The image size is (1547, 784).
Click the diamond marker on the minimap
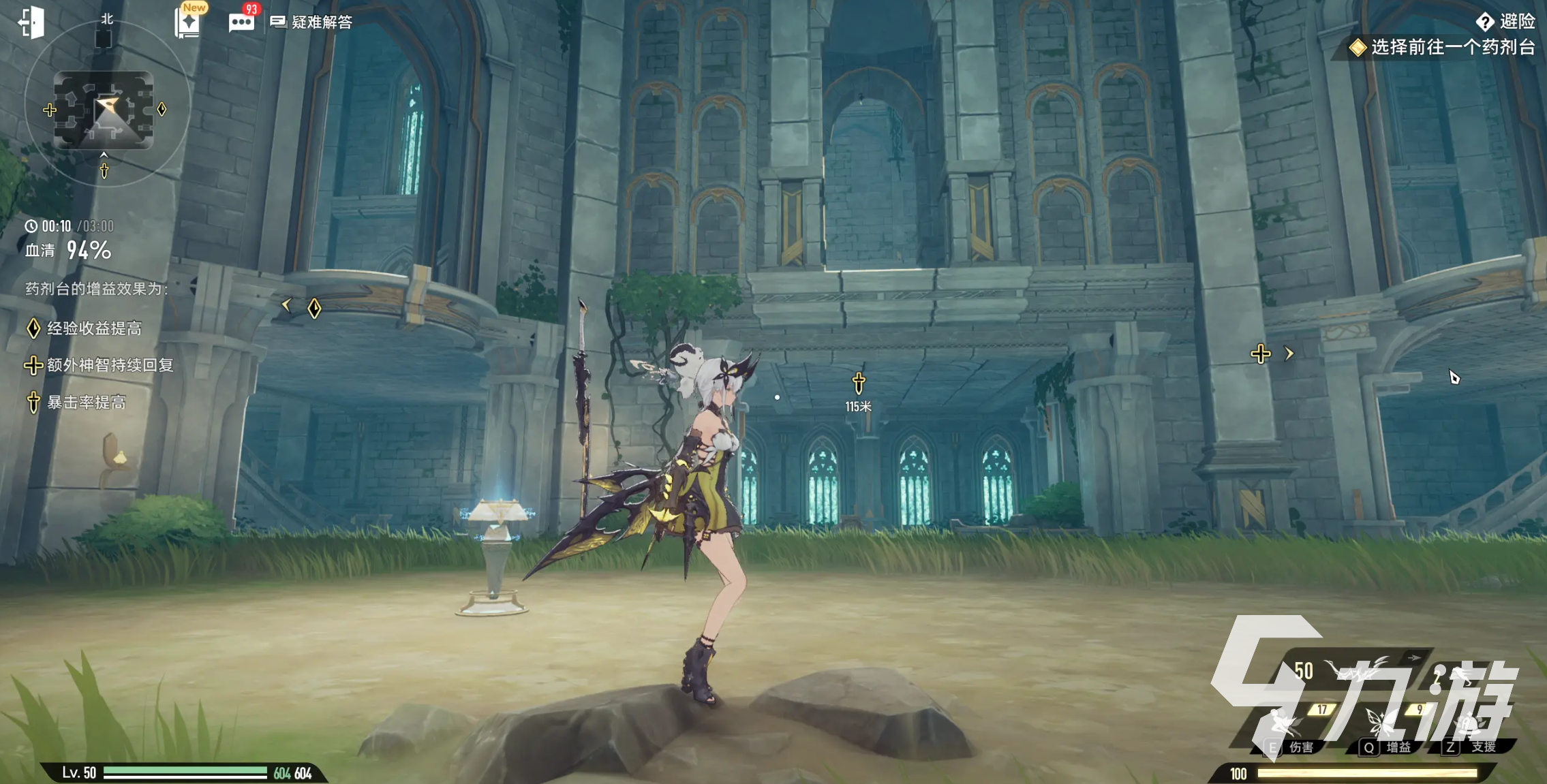click(162, 109)
